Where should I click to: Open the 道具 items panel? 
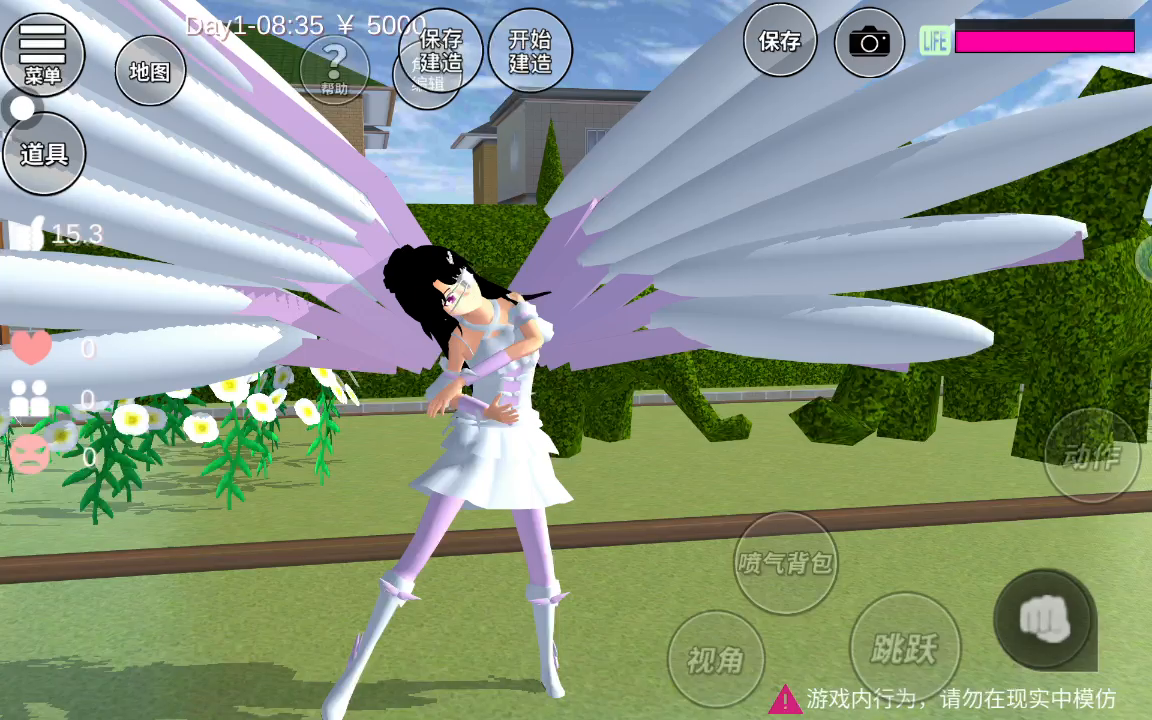coord(43,154)
